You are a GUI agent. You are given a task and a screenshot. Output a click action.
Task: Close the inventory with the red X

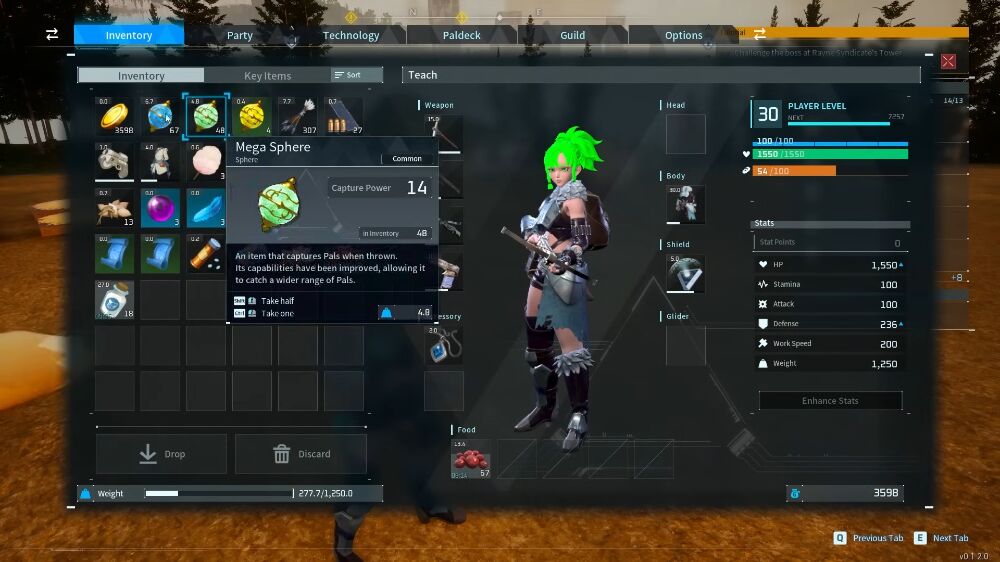coord(948,61)
